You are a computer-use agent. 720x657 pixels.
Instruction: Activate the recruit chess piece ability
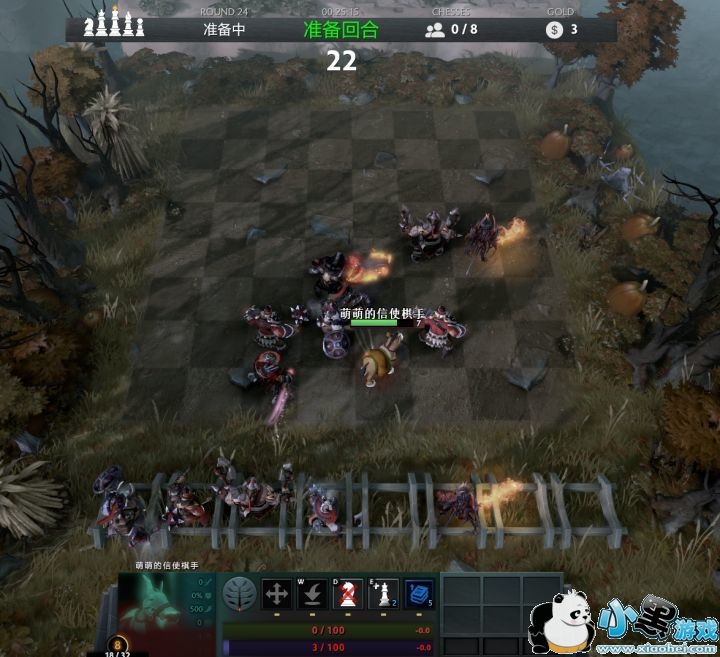point(383,594)
